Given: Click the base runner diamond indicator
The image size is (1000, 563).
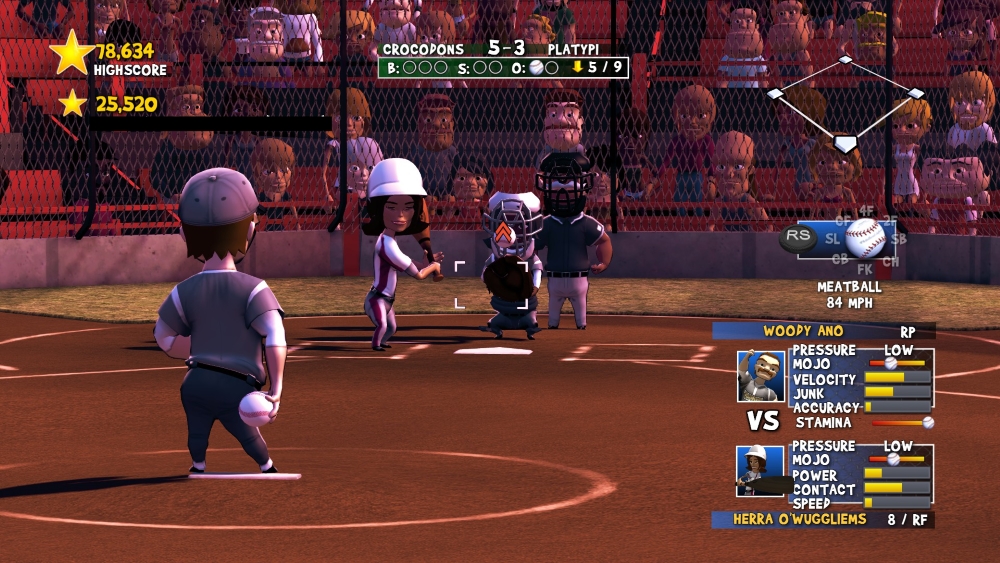Looking at the screenshot, I should 845,102.
